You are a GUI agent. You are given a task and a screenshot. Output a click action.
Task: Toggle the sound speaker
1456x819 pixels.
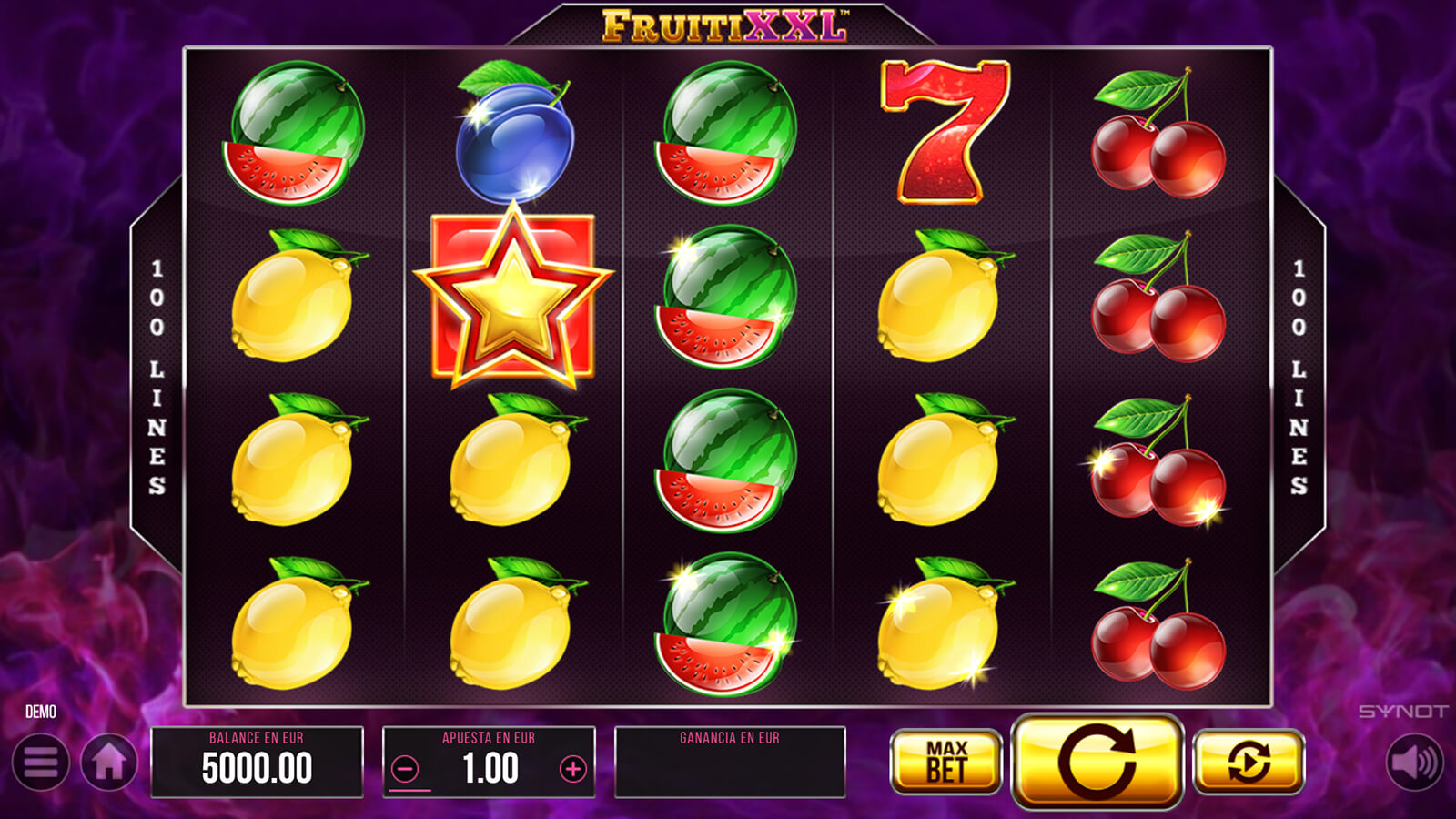(1413, 762)
